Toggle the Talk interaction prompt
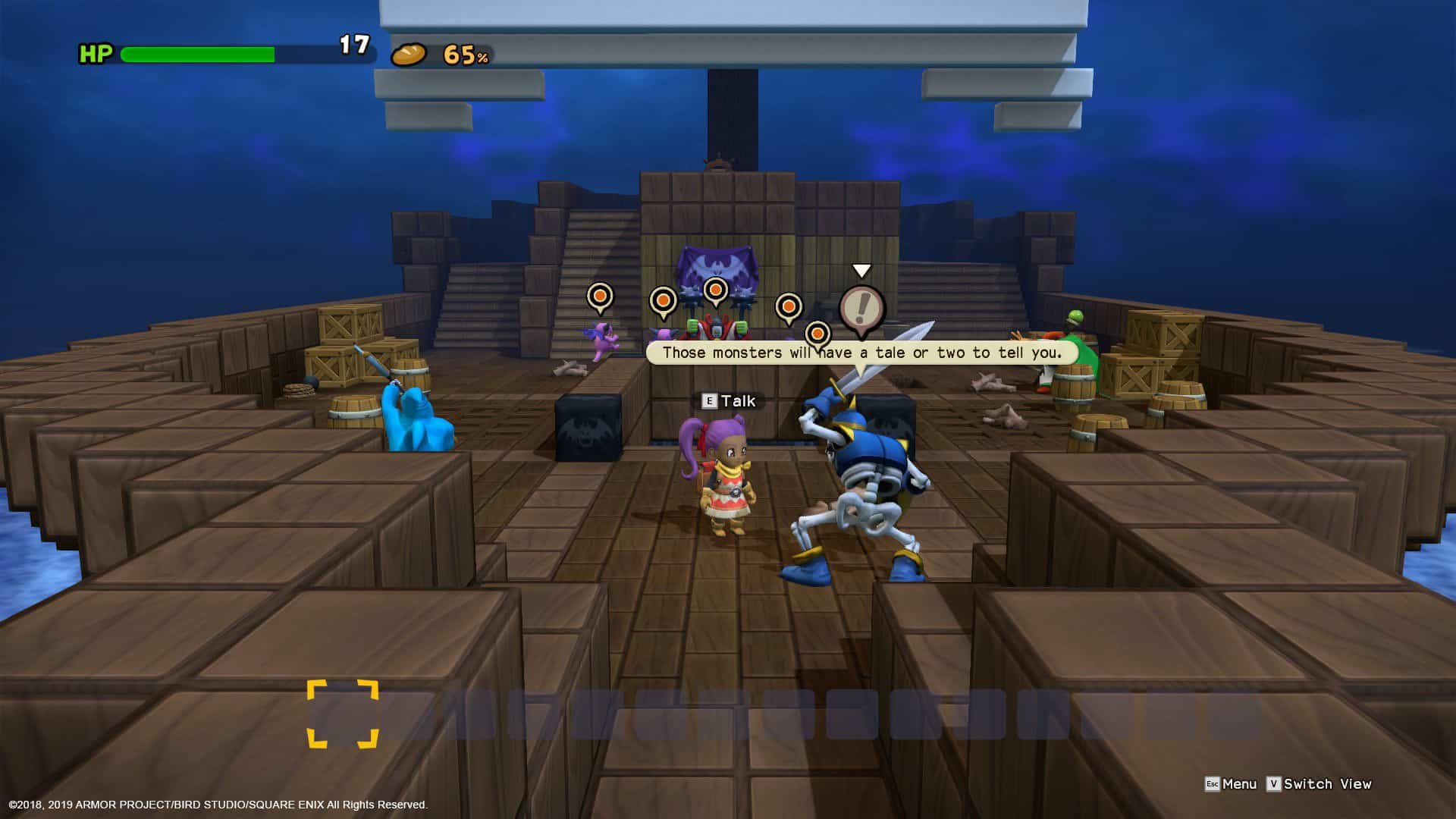1456x819 pixels. 737,401
